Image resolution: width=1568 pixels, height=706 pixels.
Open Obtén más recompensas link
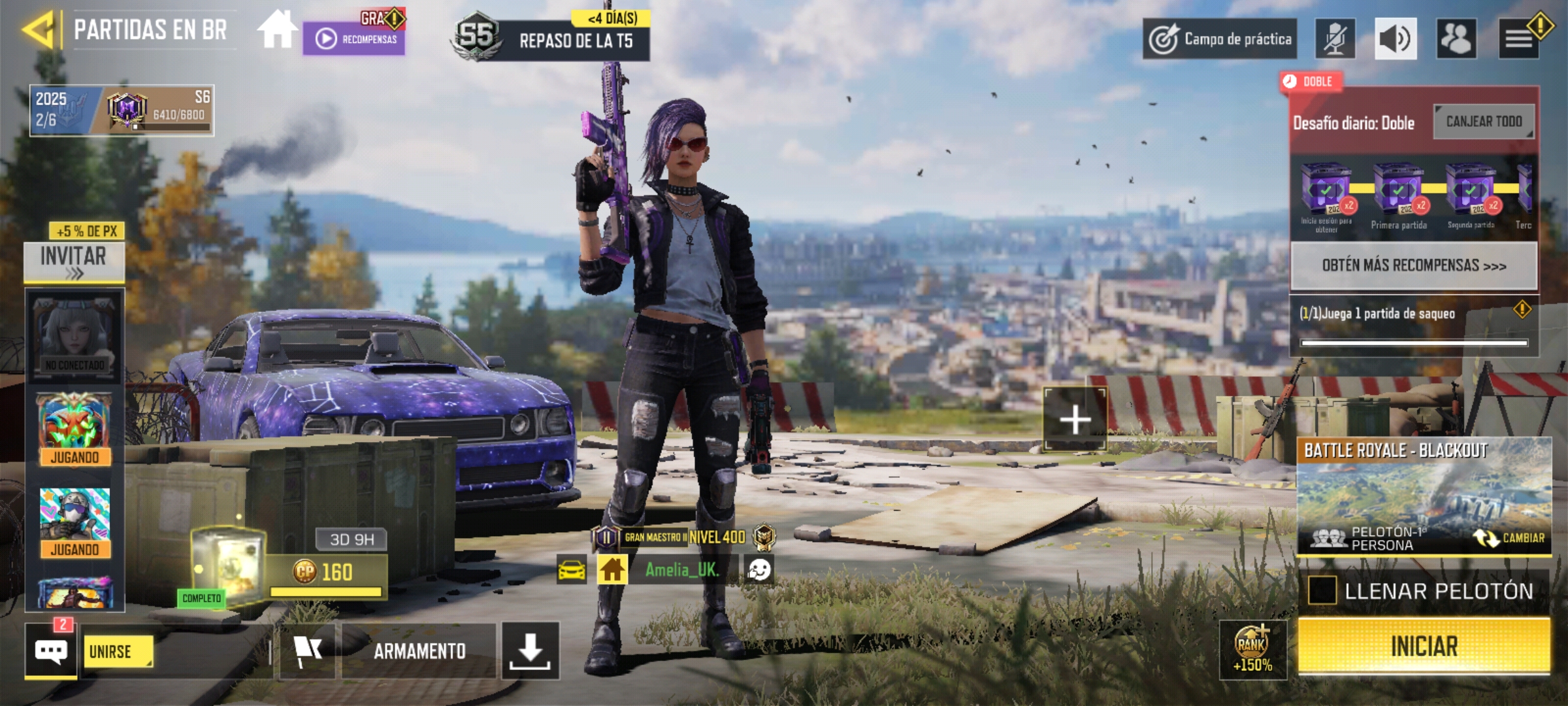[1414, 265]
